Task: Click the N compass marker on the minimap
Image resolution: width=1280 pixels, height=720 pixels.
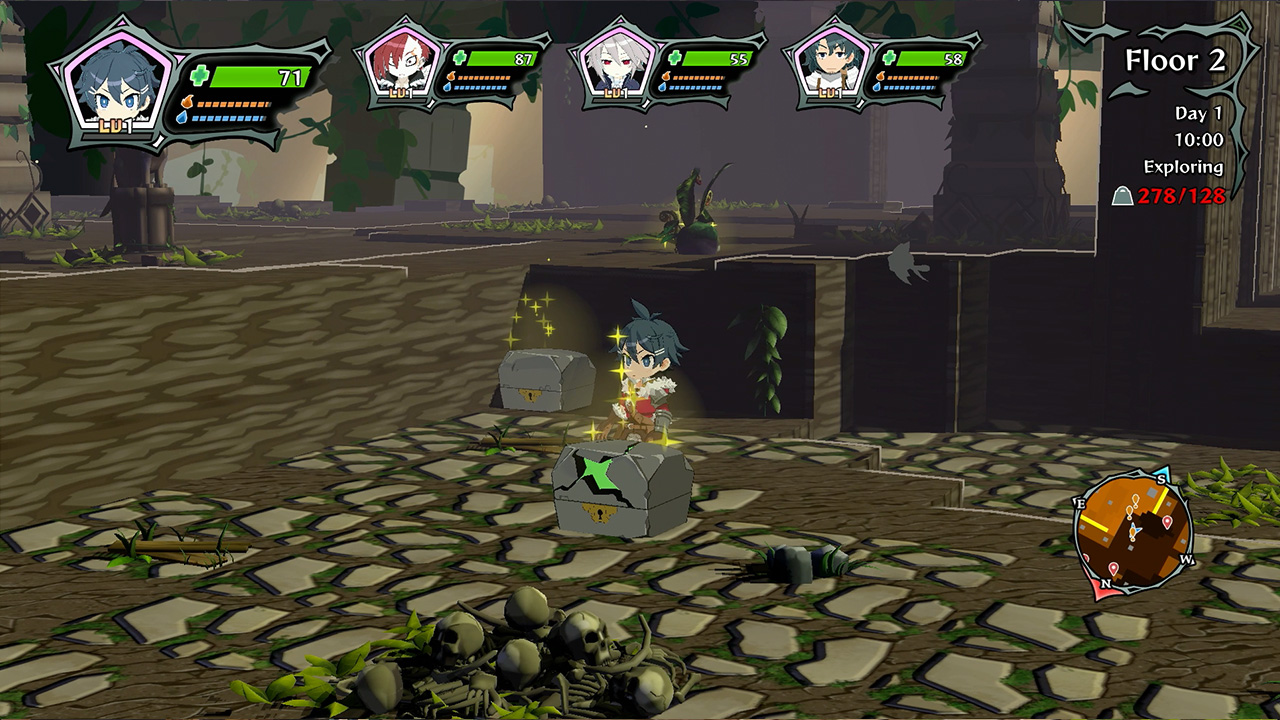Action: (x=1107, y=583)
